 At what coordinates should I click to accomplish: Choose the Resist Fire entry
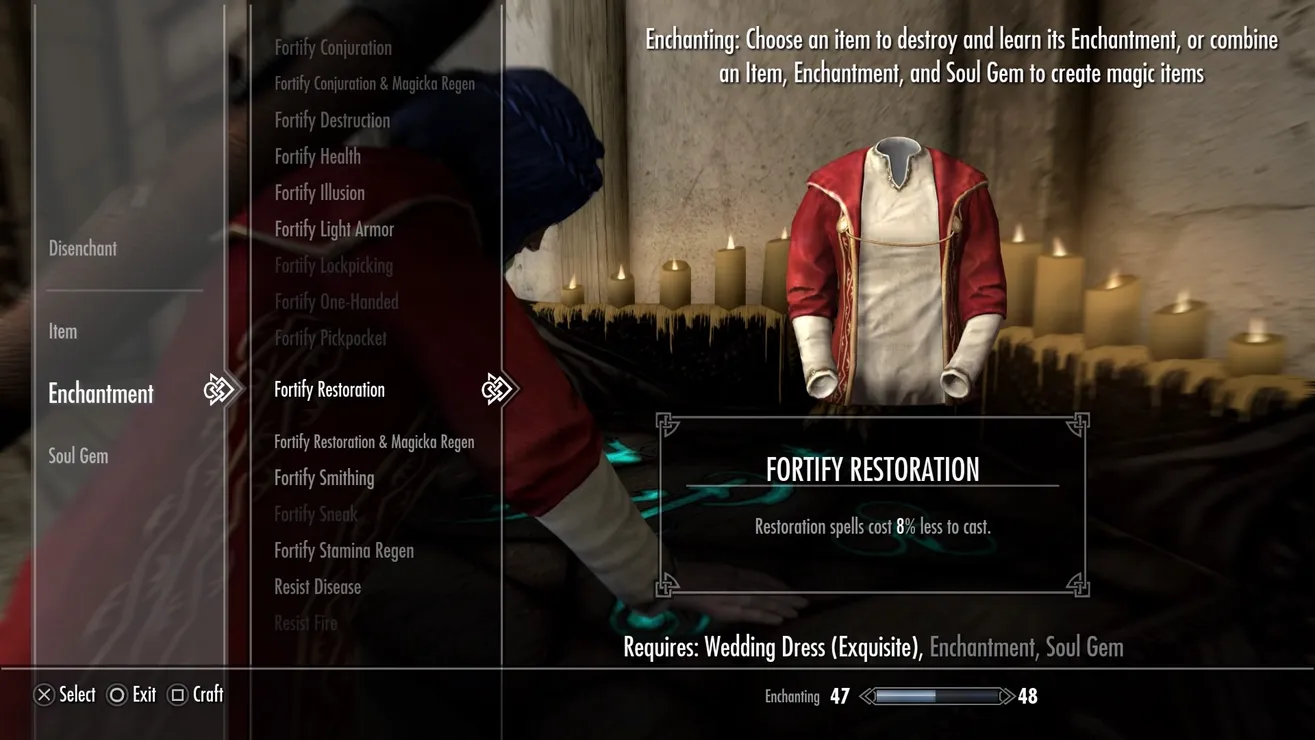305,623
